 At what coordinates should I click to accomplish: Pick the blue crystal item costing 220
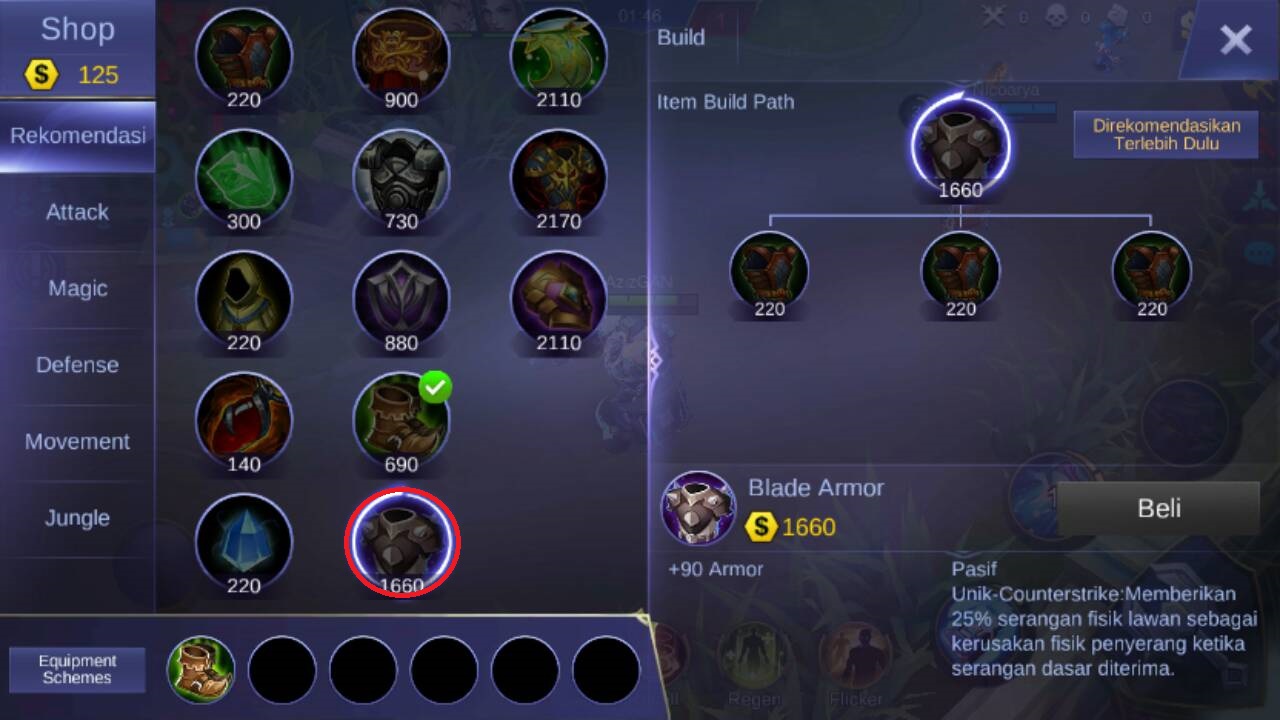244,541
